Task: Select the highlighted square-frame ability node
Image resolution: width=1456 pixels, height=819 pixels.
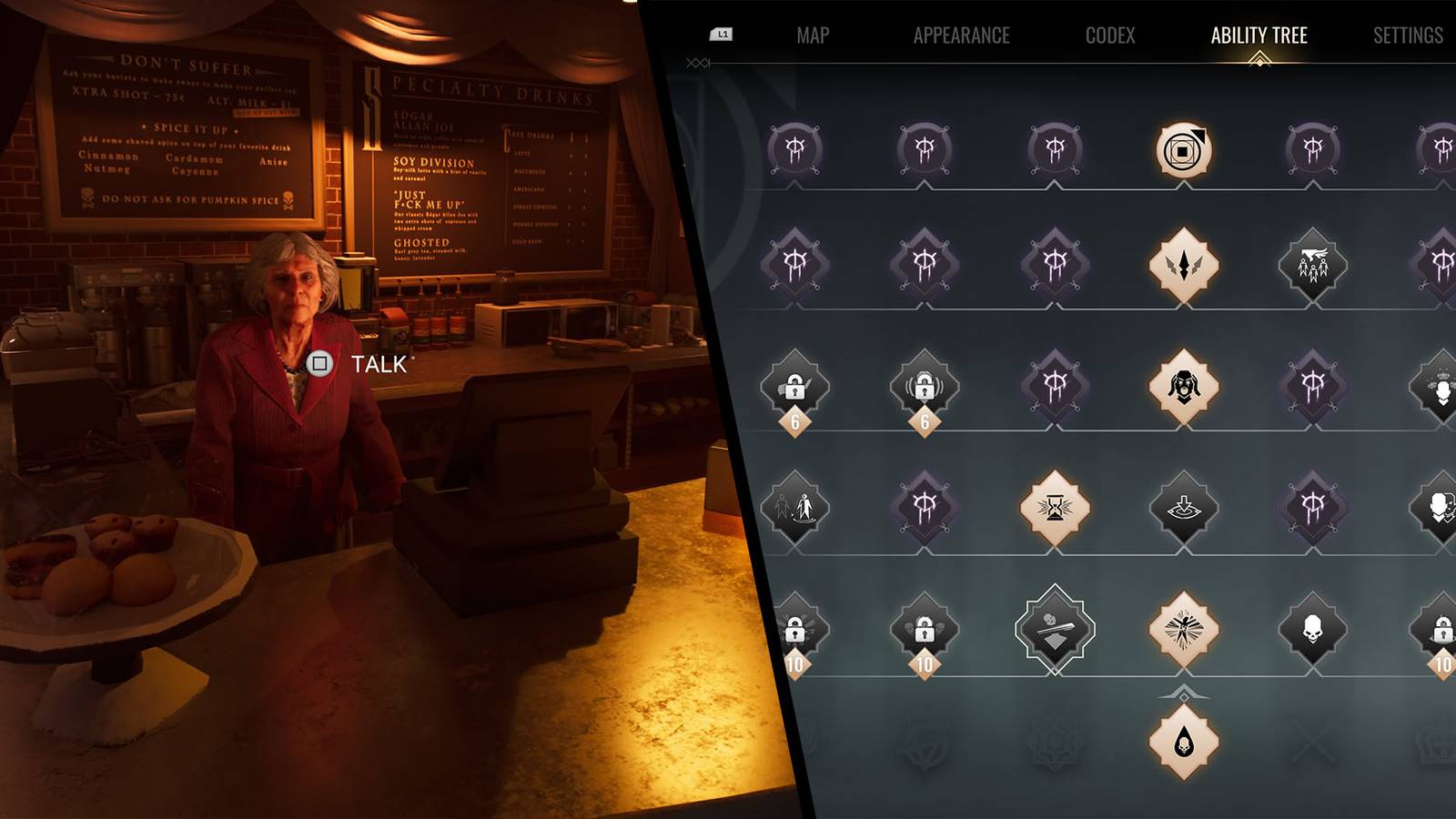Action: [x=1186, y=148]
